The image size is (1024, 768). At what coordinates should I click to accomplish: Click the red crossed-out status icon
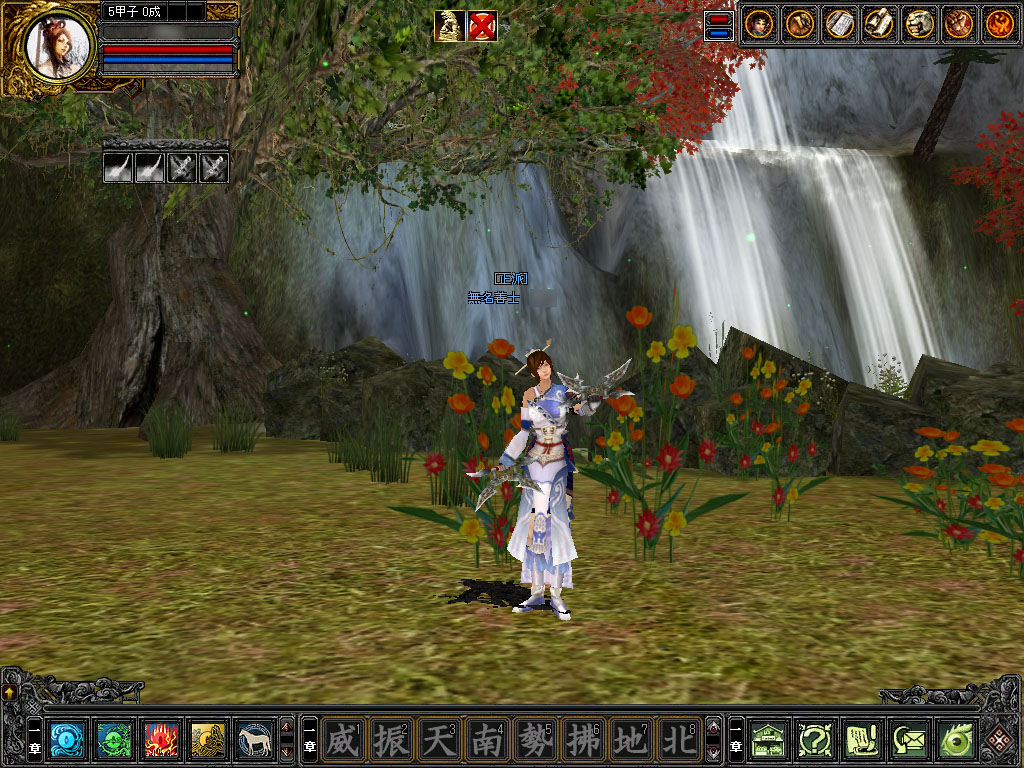(x=482, y=26)
